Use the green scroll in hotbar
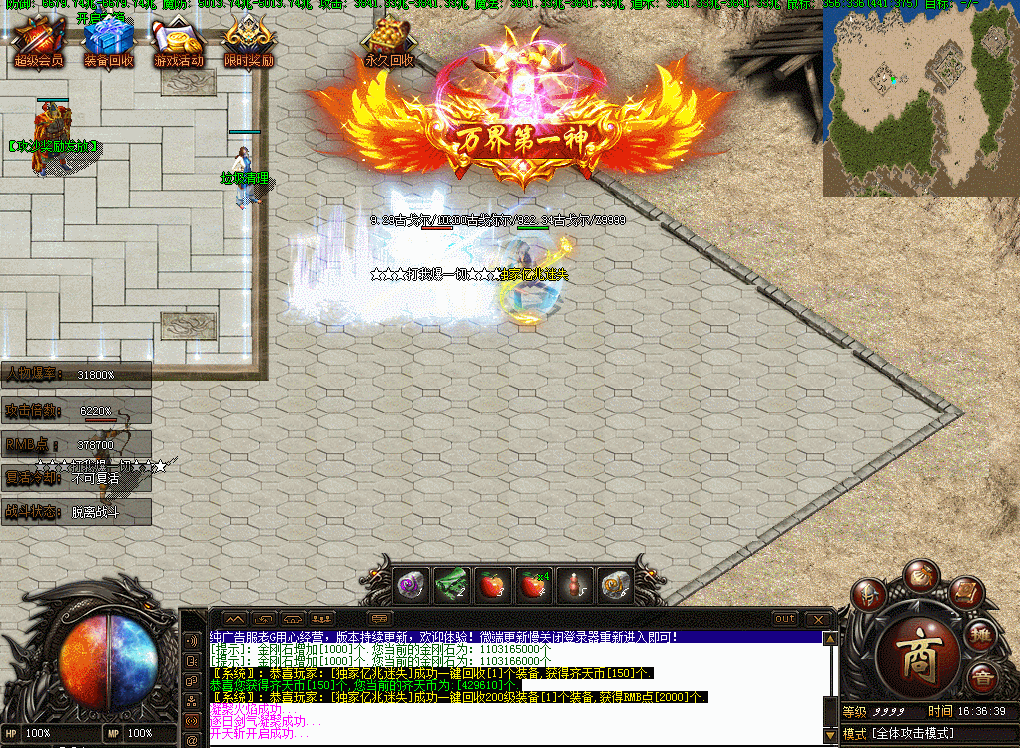Image resolution: width=1020 pixels, height=748 pixels. coord(451,584)
